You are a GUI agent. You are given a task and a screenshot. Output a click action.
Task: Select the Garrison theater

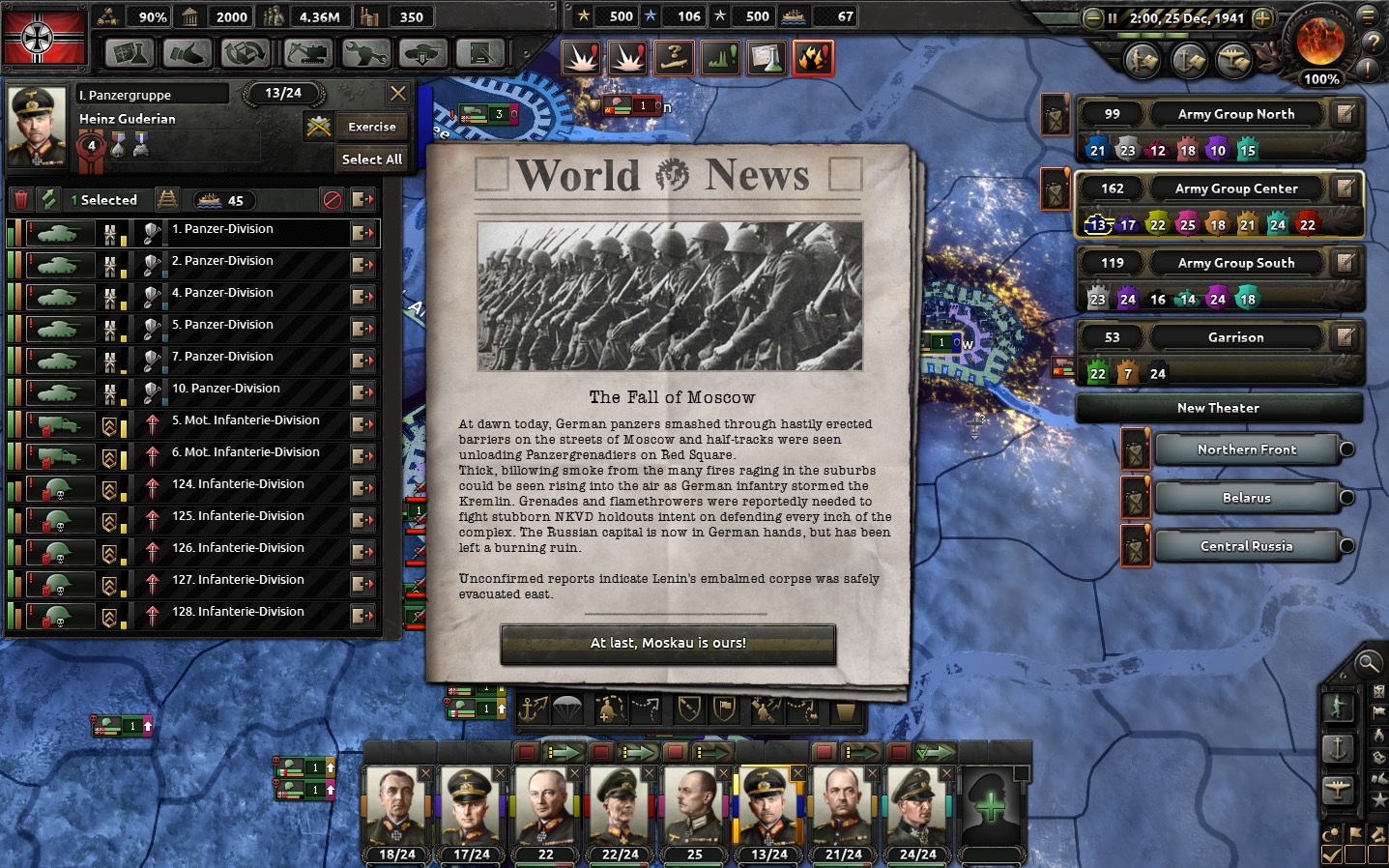coord(1235,337)
